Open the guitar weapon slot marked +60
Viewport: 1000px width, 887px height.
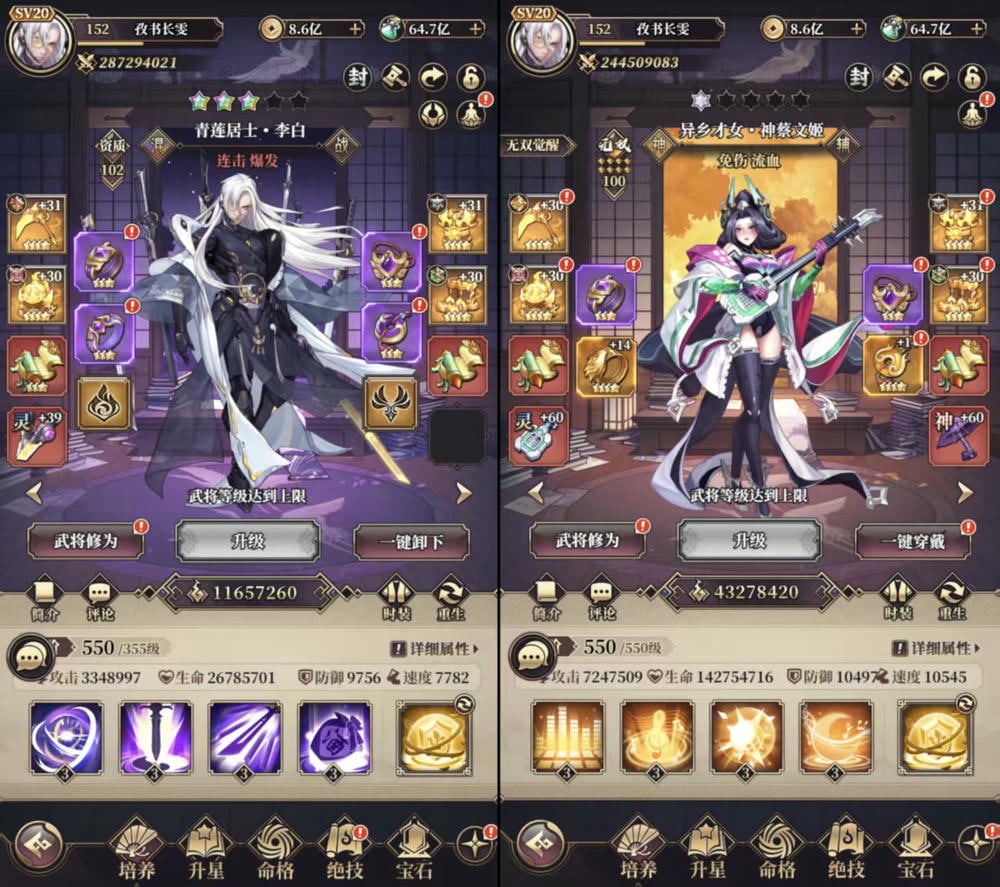pyautogui.click(x=539, y=435)
